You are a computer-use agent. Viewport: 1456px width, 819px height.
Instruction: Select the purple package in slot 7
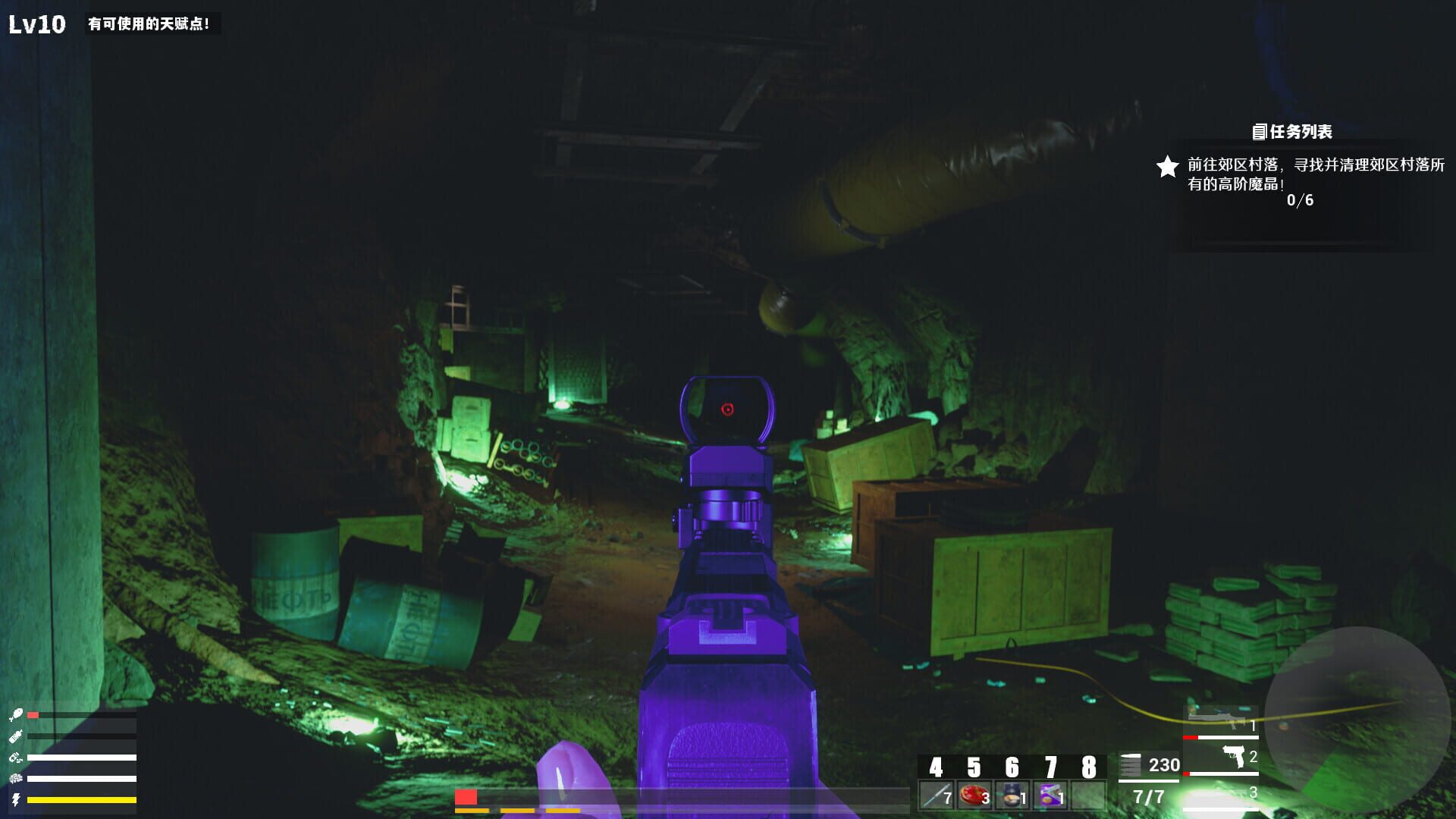click(x=1050, y=795)
